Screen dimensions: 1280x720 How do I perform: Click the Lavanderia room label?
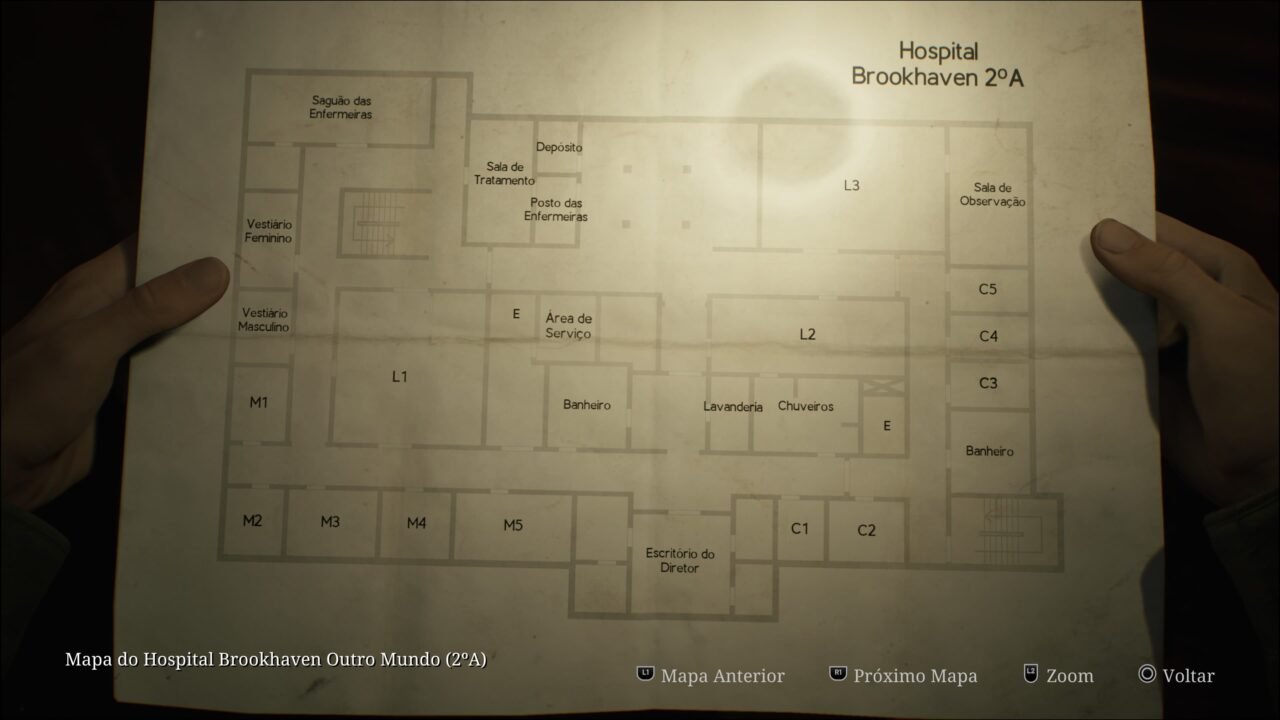[x=731, y=406]
